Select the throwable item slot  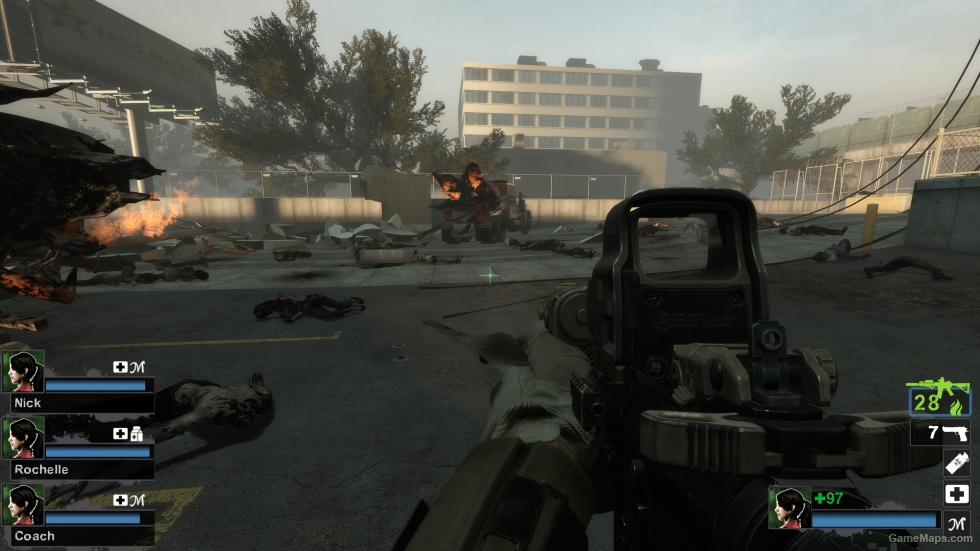point(956,463)
